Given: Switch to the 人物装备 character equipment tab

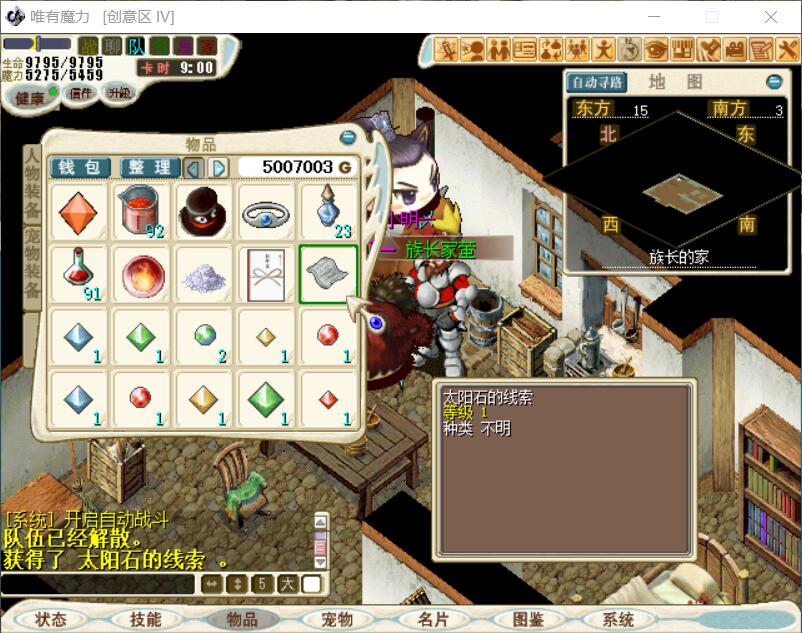Looking at the screenshot, I should 32,186.
